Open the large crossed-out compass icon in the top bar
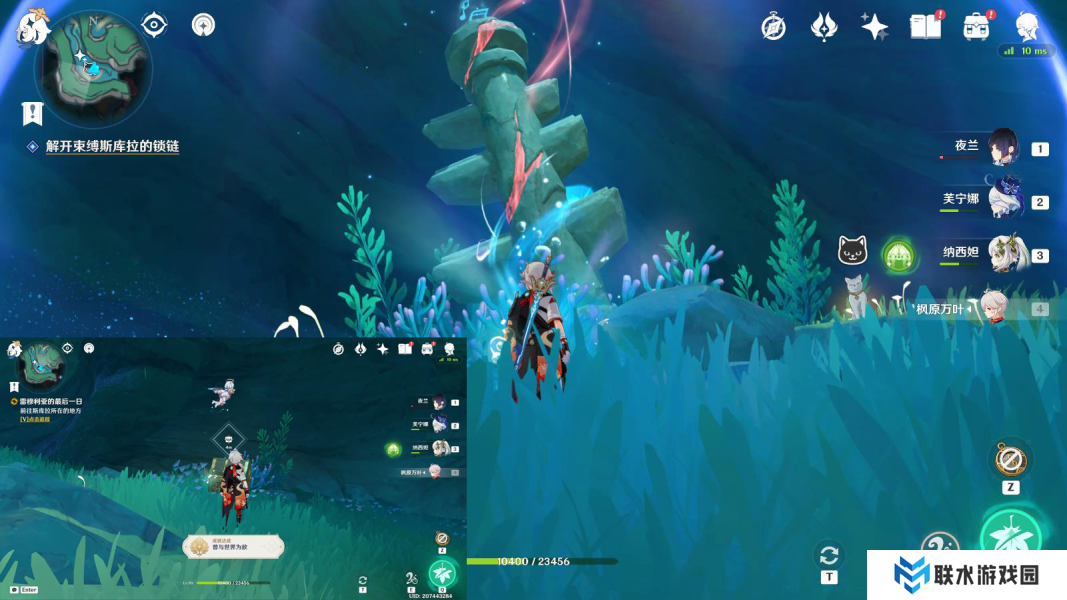The height and width of the screenshot is (600, 1067). click(x=773, y=27)
